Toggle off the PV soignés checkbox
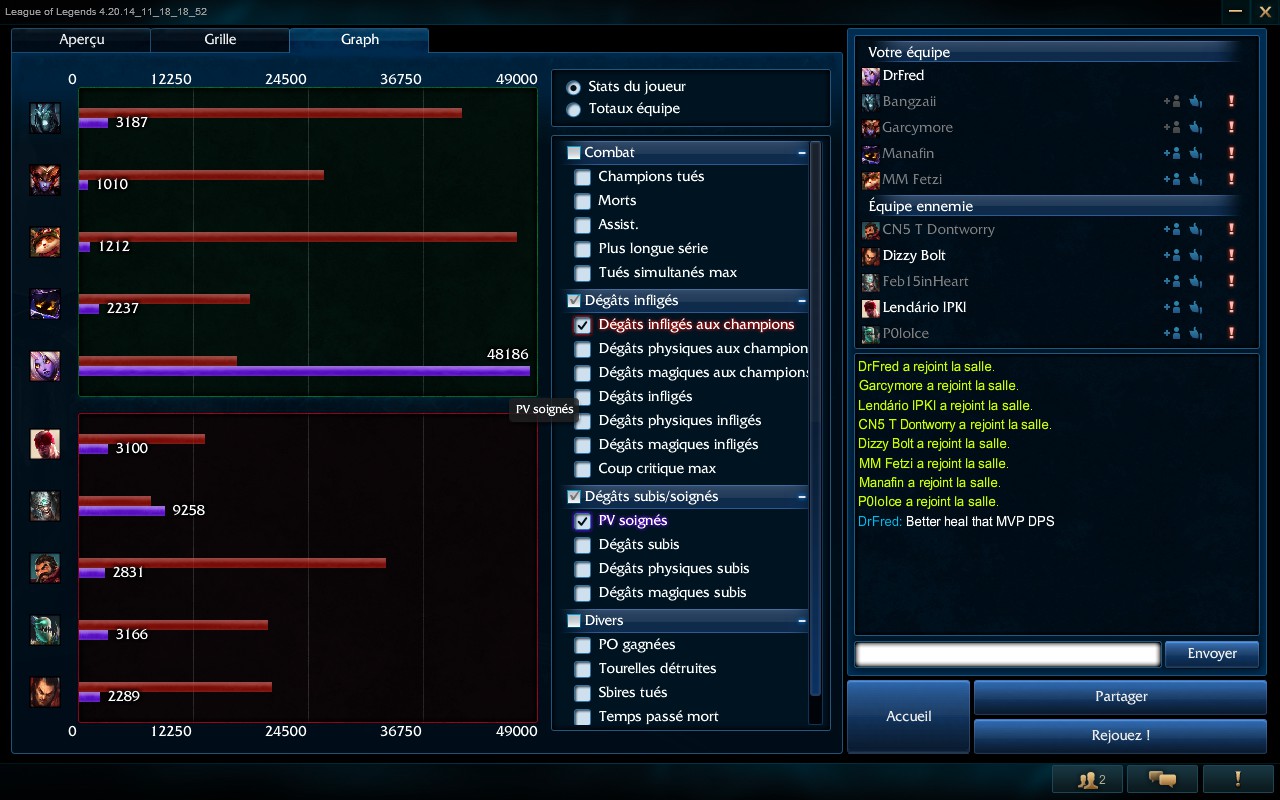Viewport: 1280px width, 800px height. point(582,521)
